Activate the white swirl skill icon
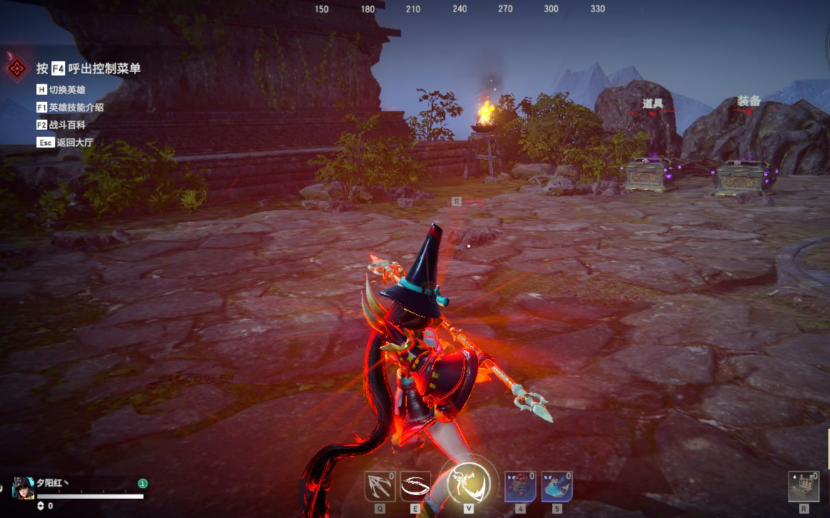830x518 pixels. 415,486
